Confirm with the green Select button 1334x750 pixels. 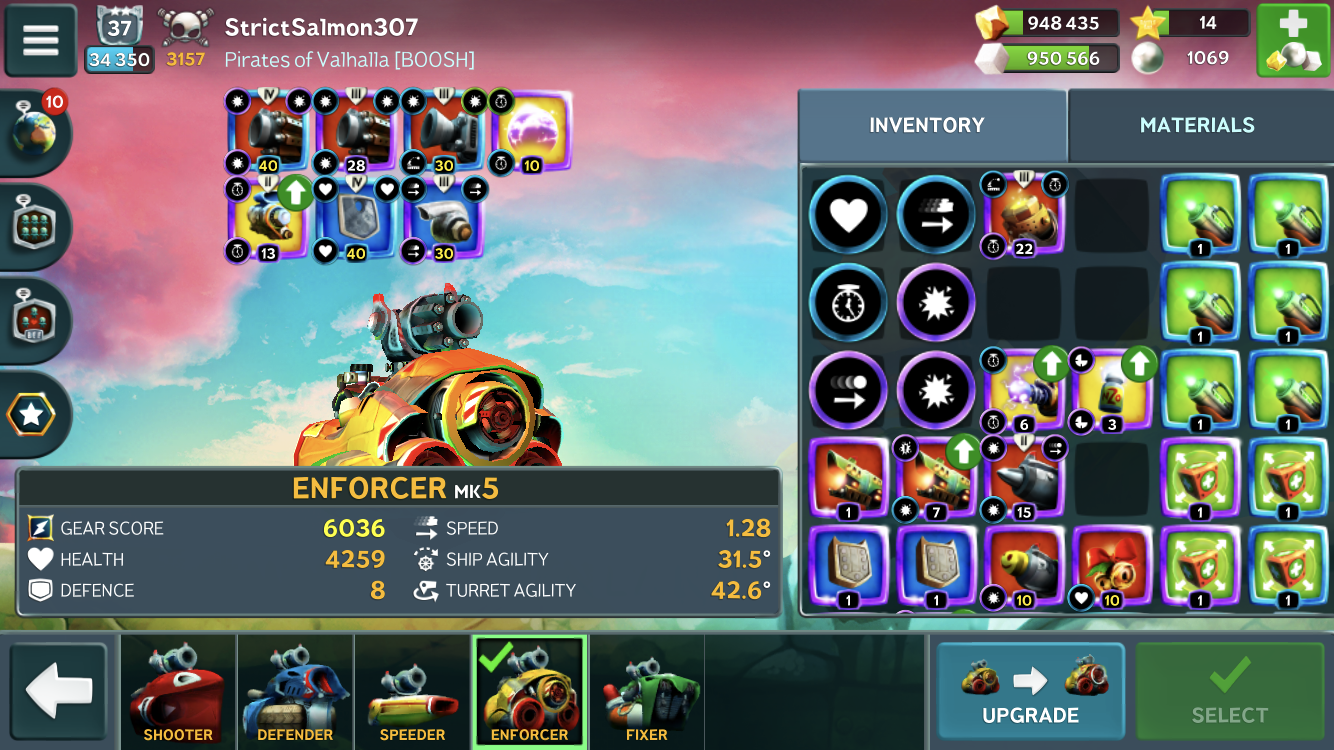(1229, 691)
